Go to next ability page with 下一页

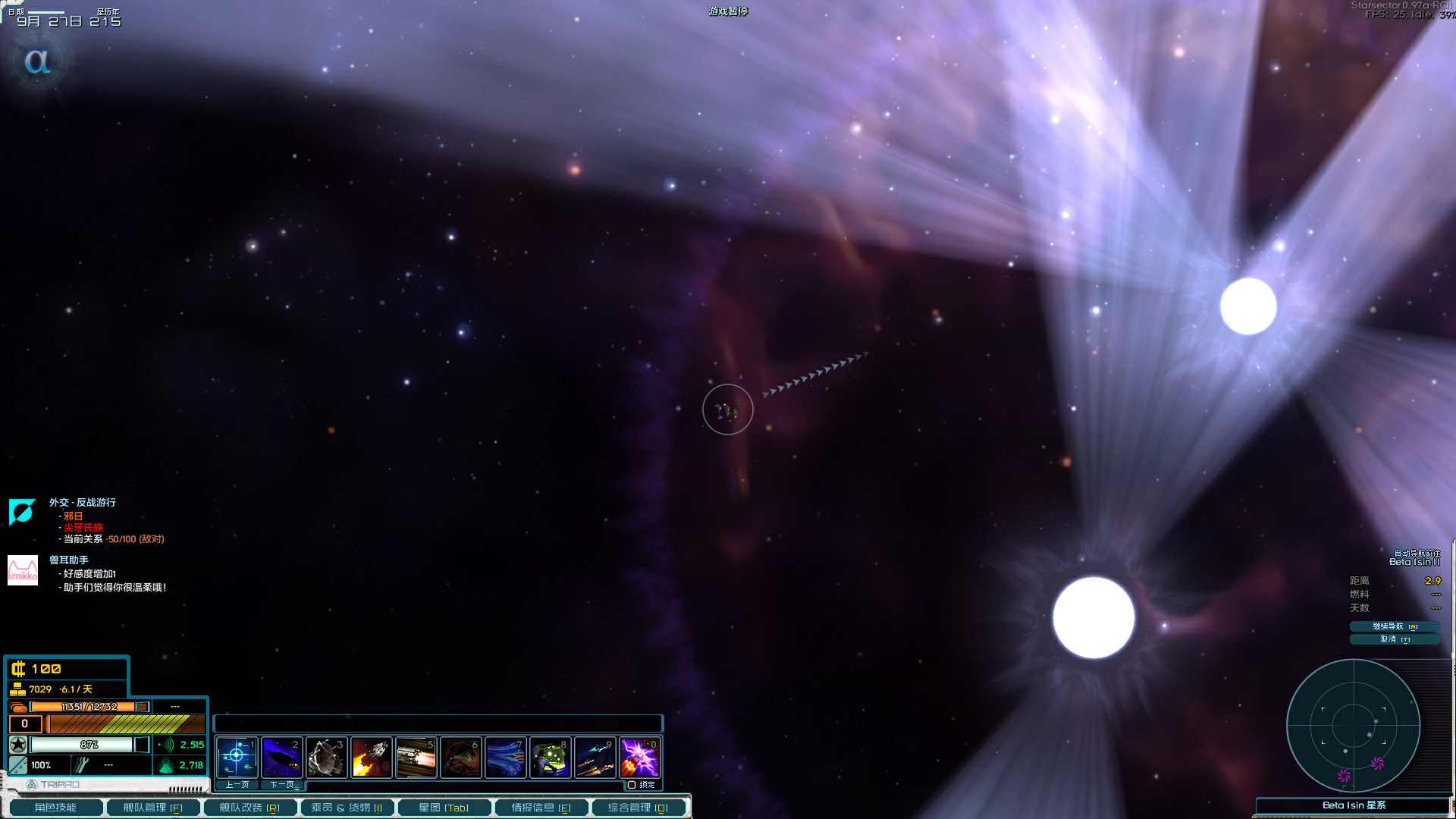282,785
